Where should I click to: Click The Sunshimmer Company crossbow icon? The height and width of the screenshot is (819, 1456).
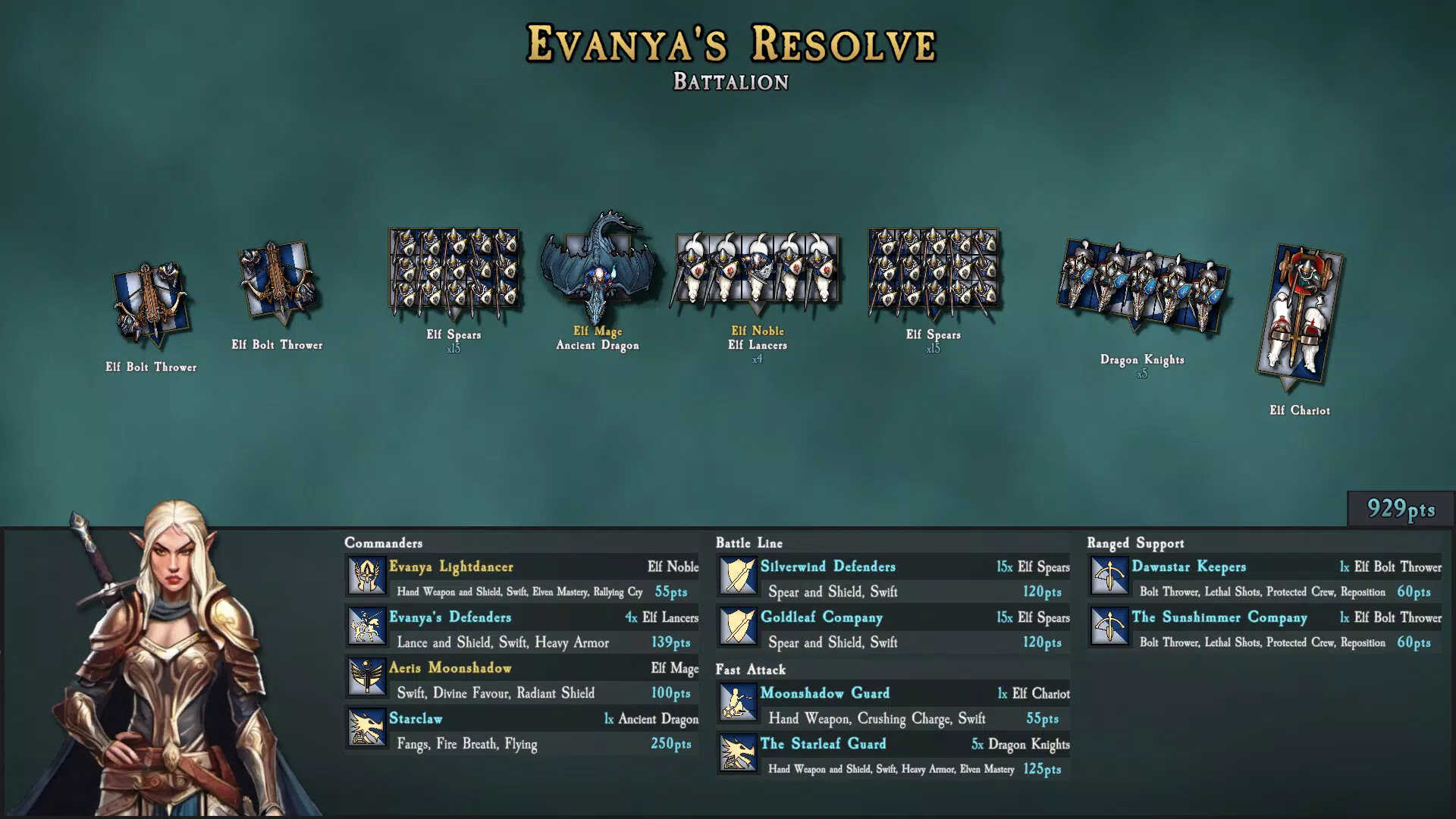pyautogui.click(x=1109, y=626)
